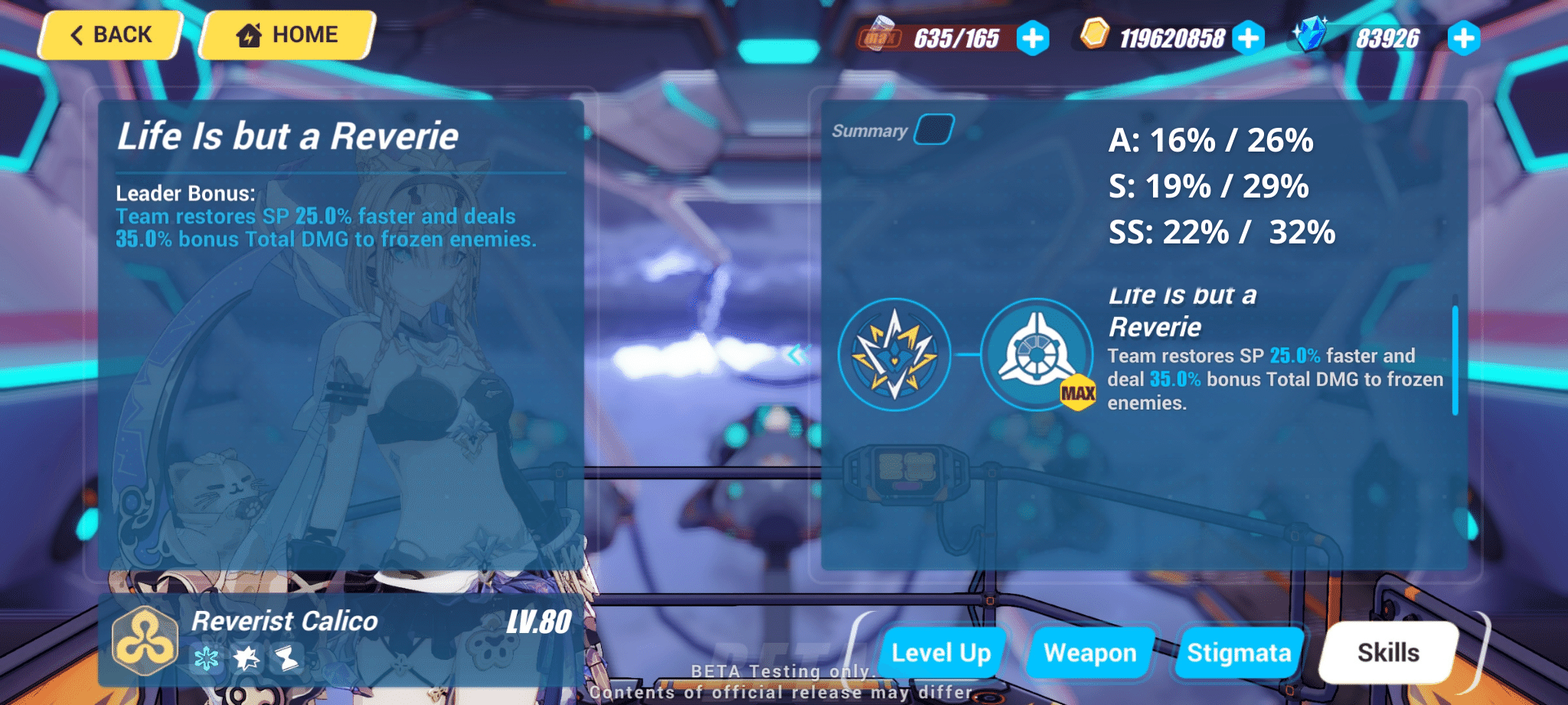This screenshot has height=705, width=1568.
Task: Click the gold coin currency icon
Action: (1096, 35)
